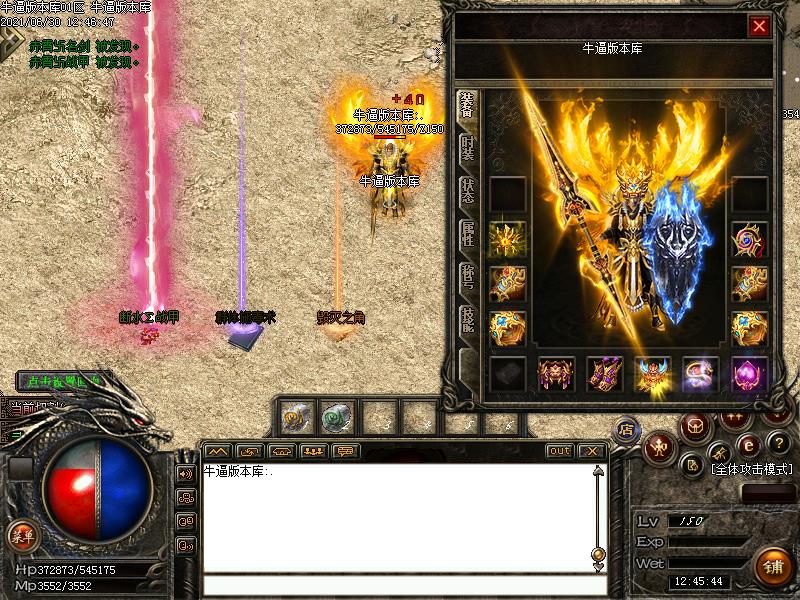
Task: Click the red swirl orb equipment slot
Action: (749, 241)
